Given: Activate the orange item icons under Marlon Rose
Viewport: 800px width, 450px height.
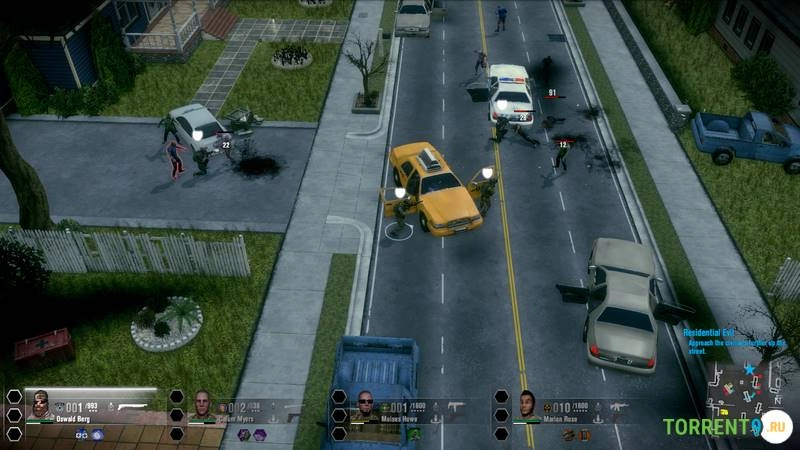Looking at the screenshot, I should tap(576, 435).
